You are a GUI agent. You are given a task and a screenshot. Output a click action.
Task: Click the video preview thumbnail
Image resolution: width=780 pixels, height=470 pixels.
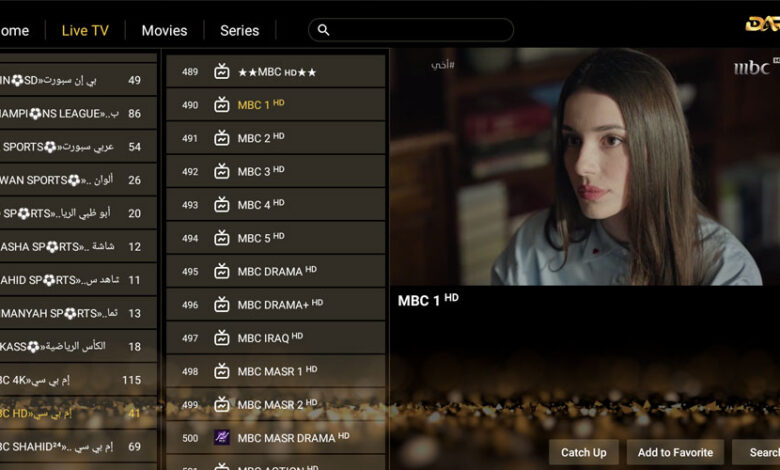pyautogui.click(x=584, y=168)
